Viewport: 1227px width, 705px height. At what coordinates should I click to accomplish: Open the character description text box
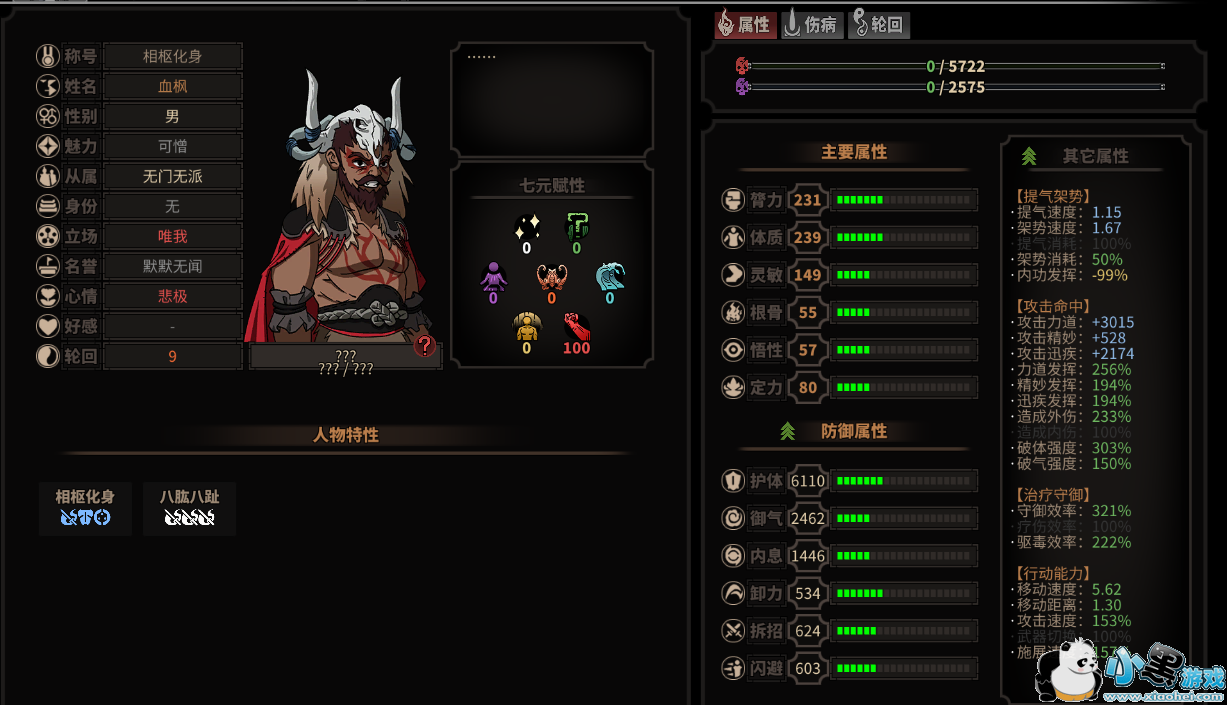point(551,99)
